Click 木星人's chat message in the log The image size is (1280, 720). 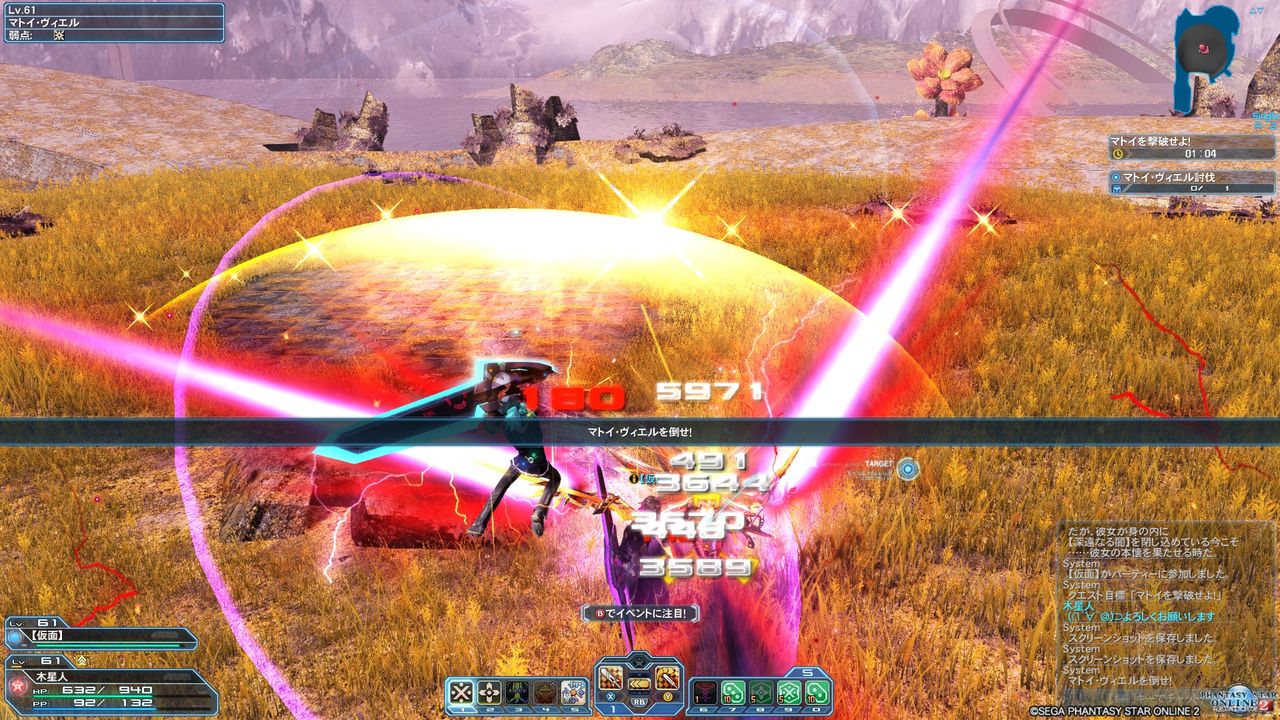[x=1140, y=616]
